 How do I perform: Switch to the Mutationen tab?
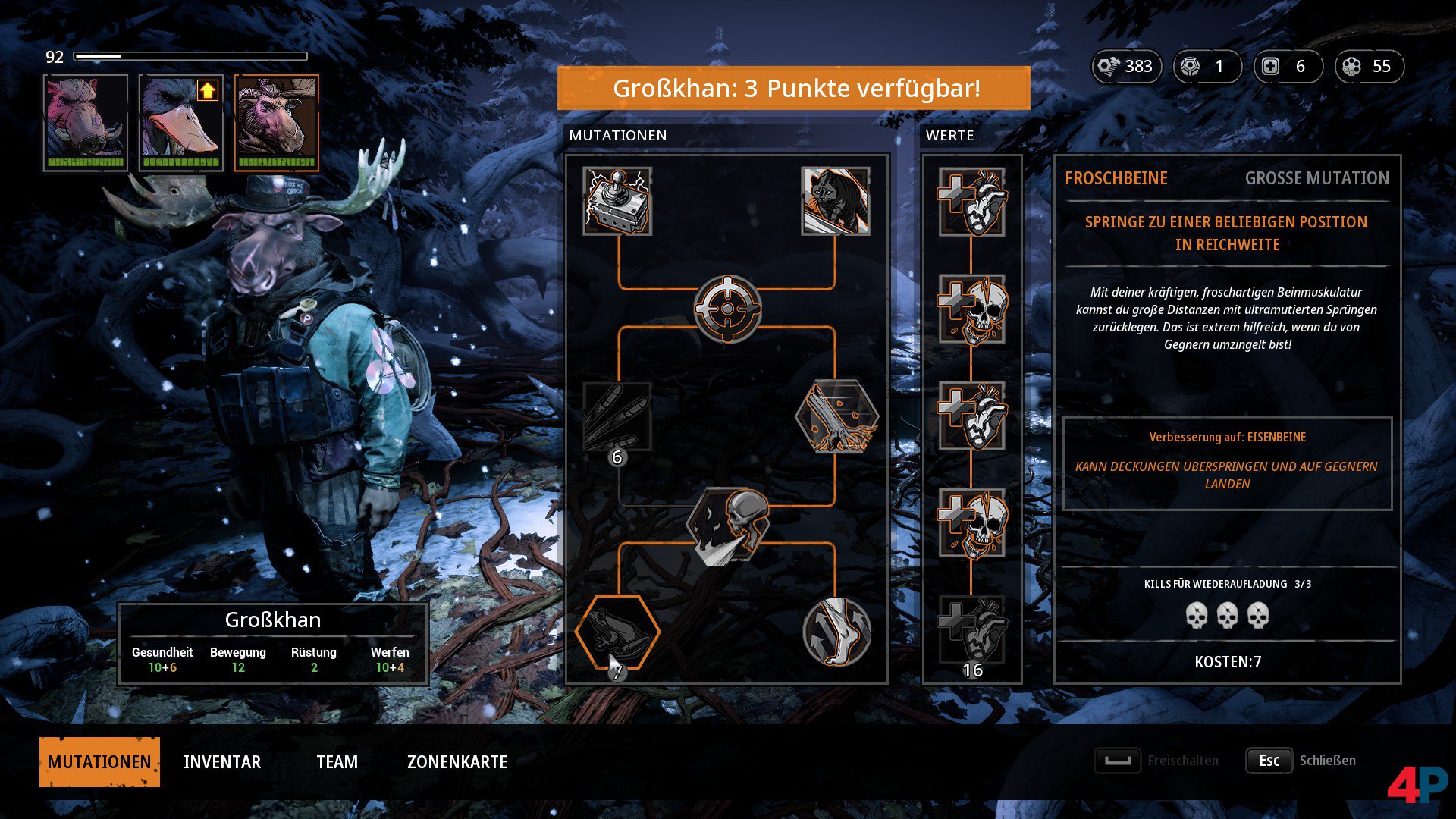coord(99,761)
